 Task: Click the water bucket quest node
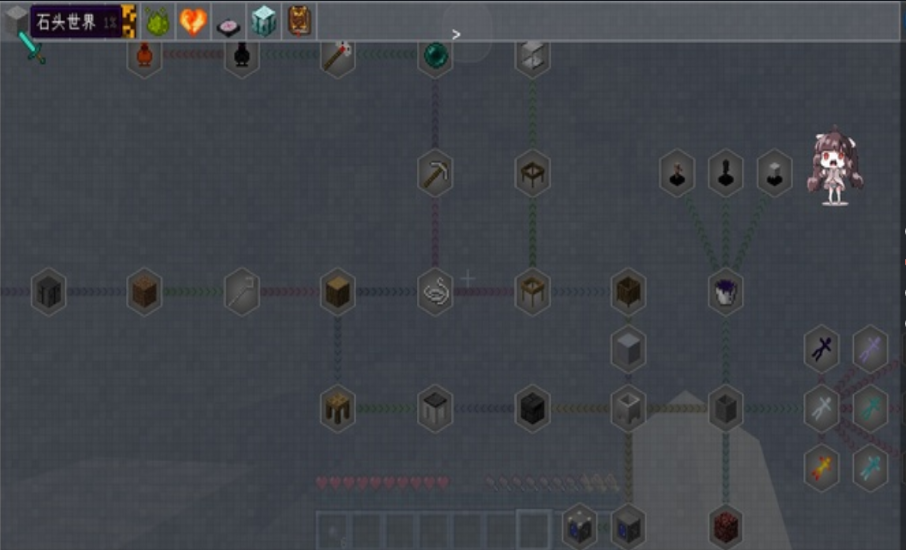coord(725,292)
